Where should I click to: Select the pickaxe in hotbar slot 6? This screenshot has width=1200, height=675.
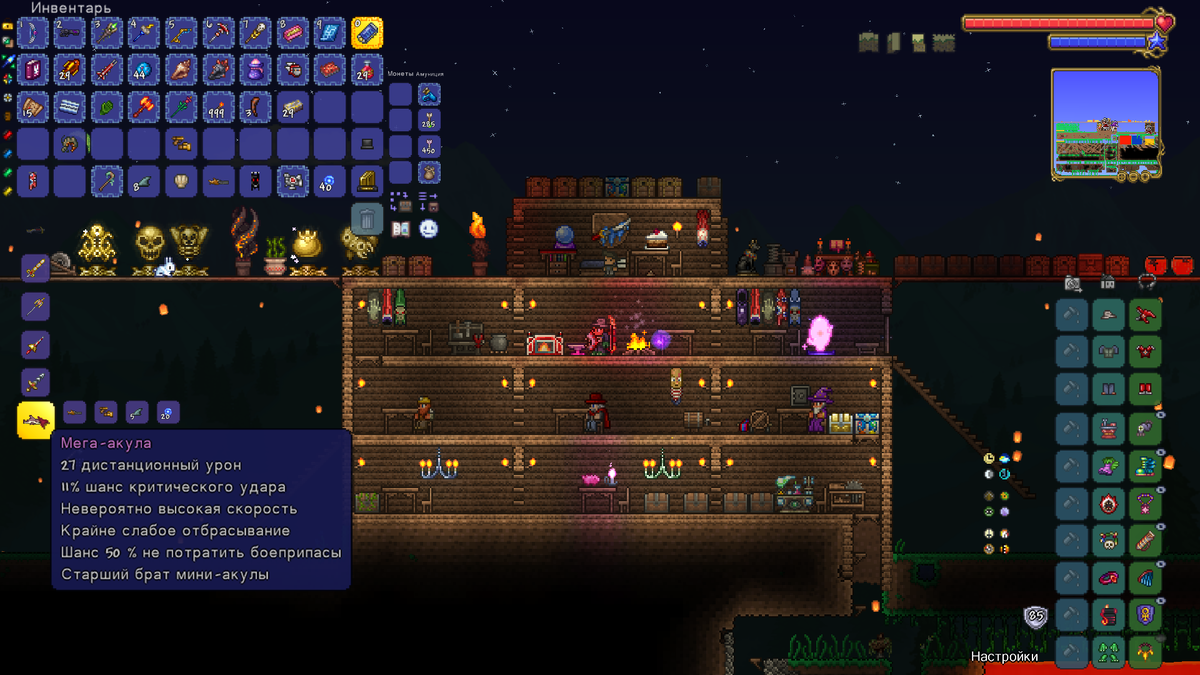218,33
